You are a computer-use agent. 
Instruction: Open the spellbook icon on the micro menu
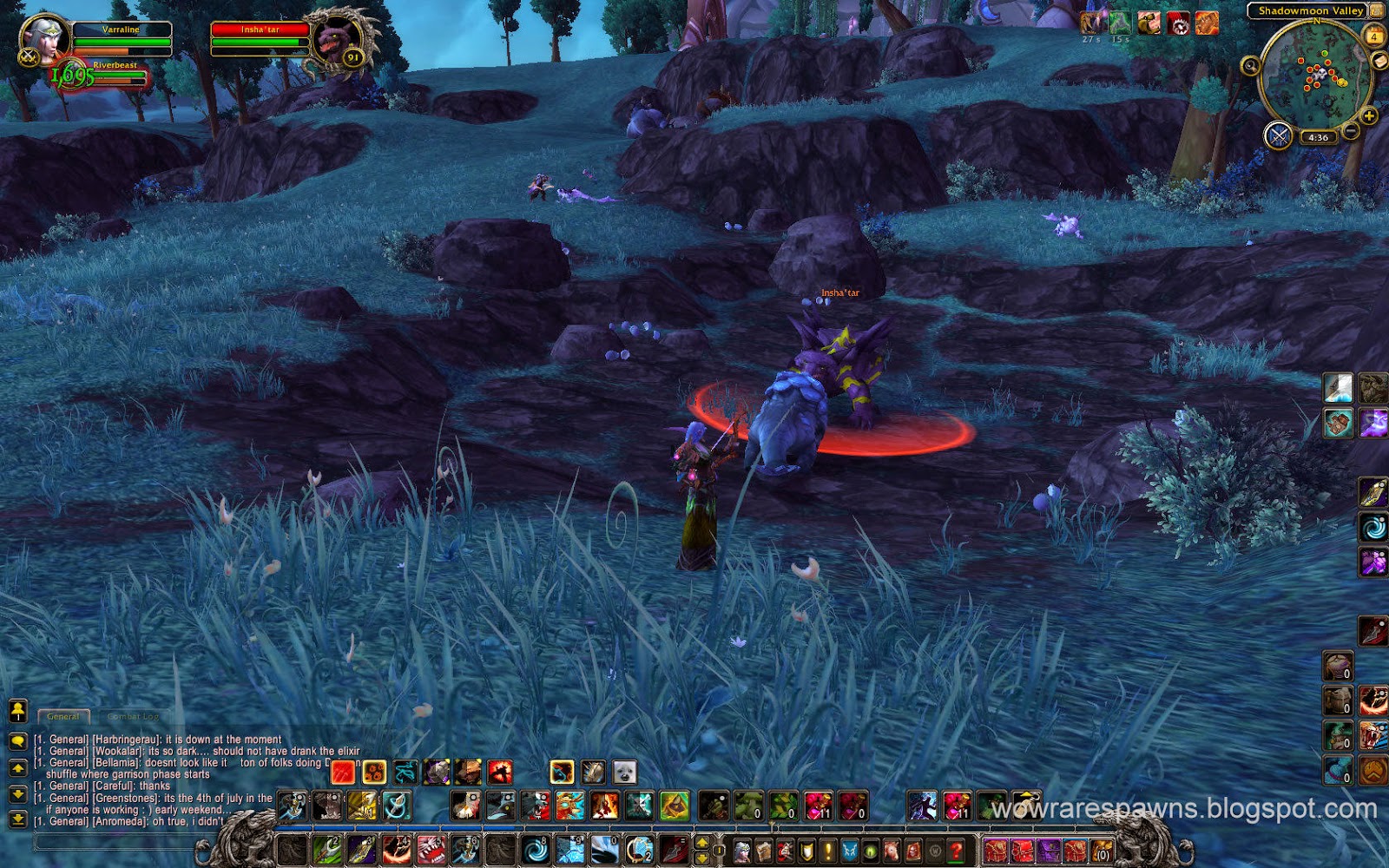[x=765, y=851]
